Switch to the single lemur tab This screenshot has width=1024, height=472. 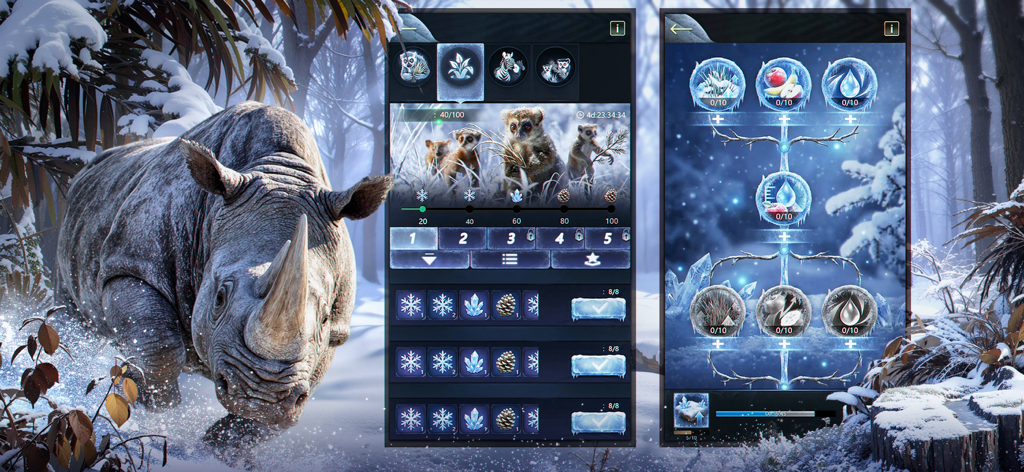coord(413,68)
